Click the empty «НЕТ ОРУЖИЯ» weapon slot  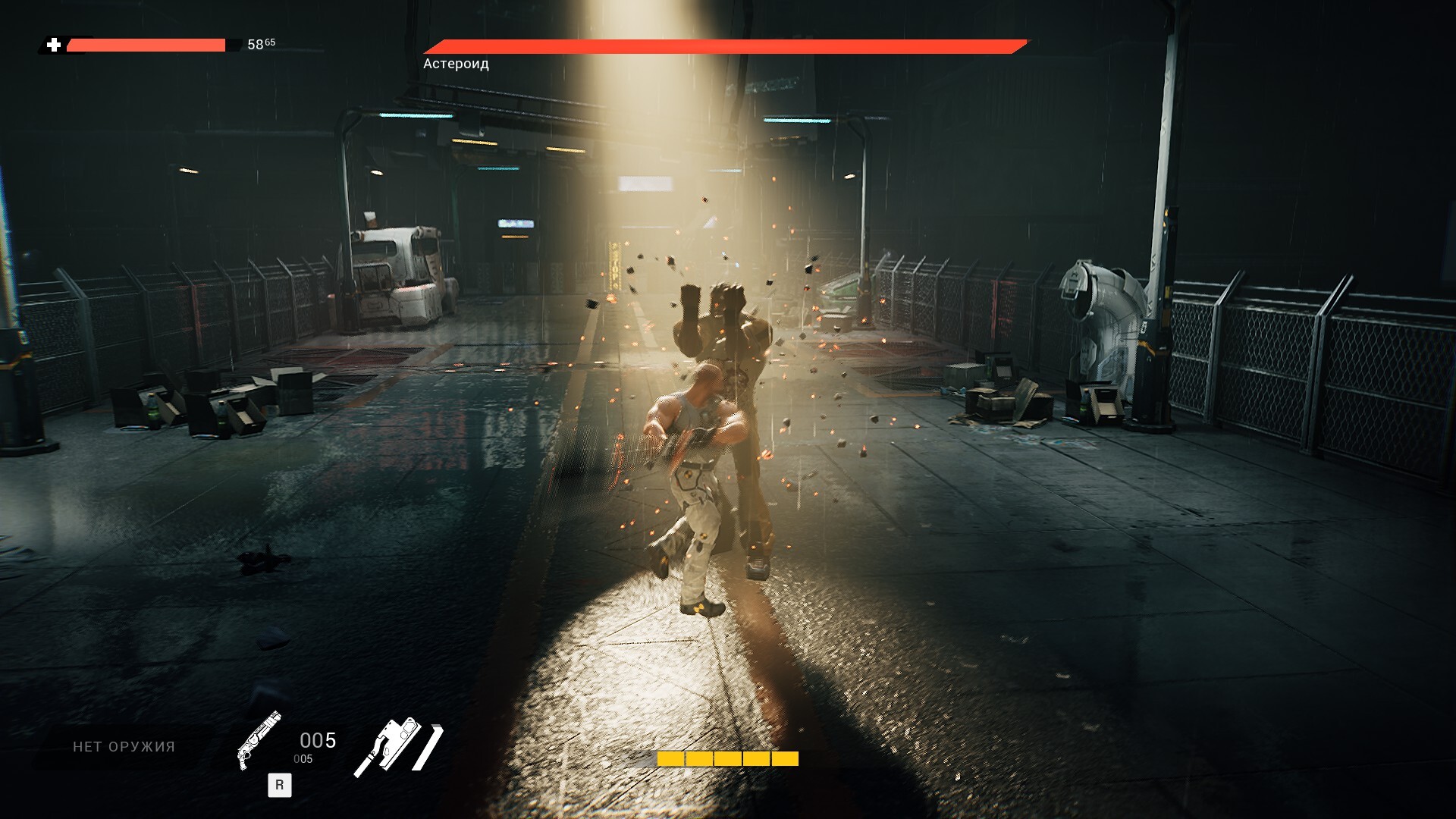124,747
